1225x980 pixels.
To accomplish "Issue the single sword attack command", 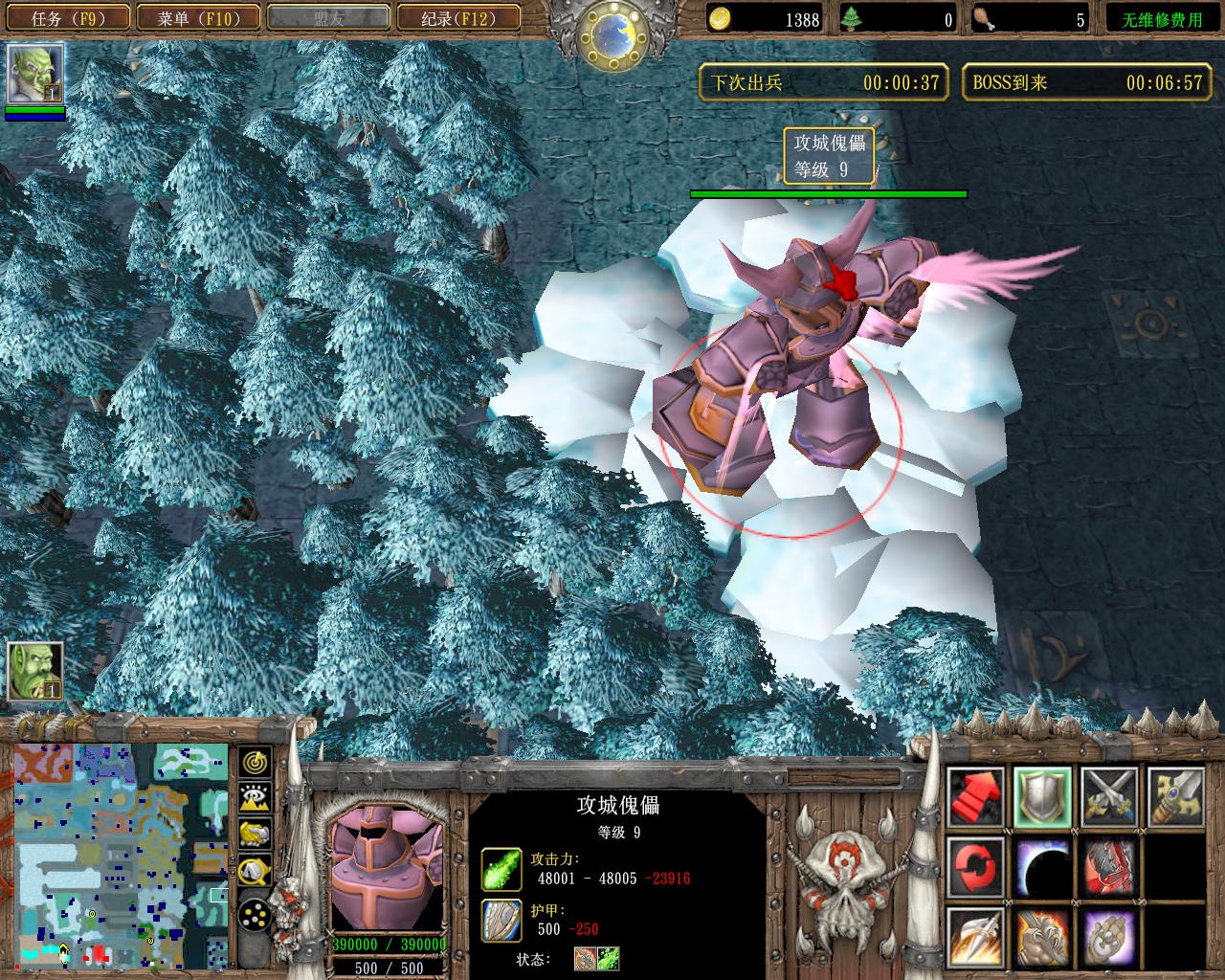I will (1175, 796).
